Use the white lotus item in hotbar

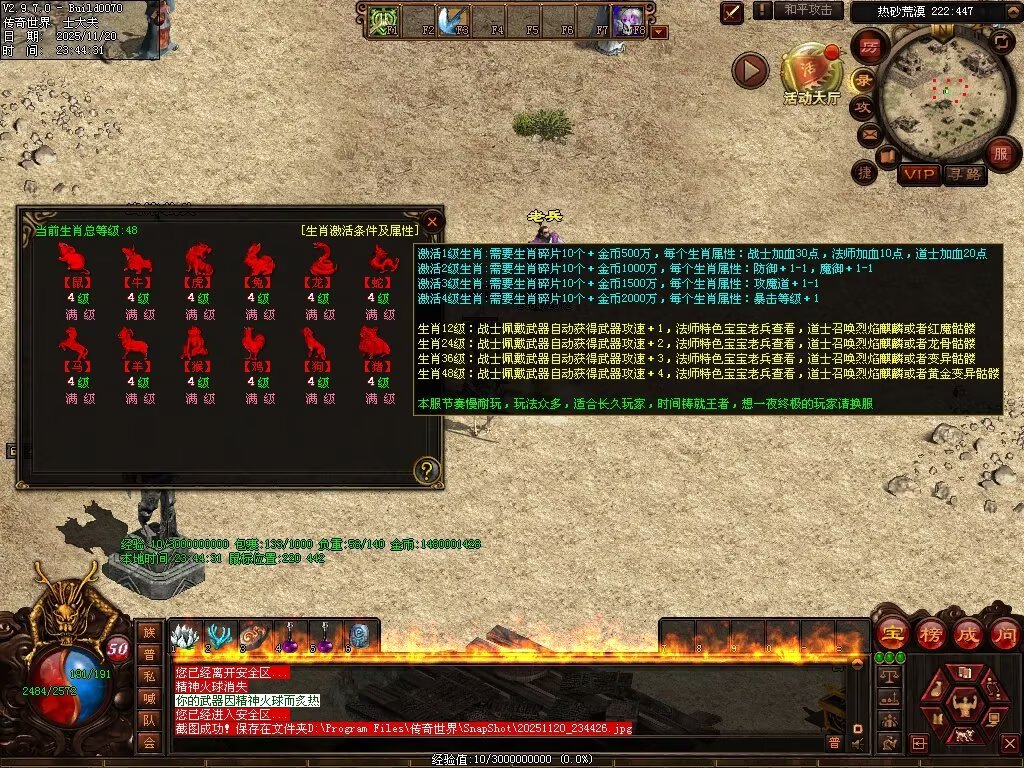[183, 637]
